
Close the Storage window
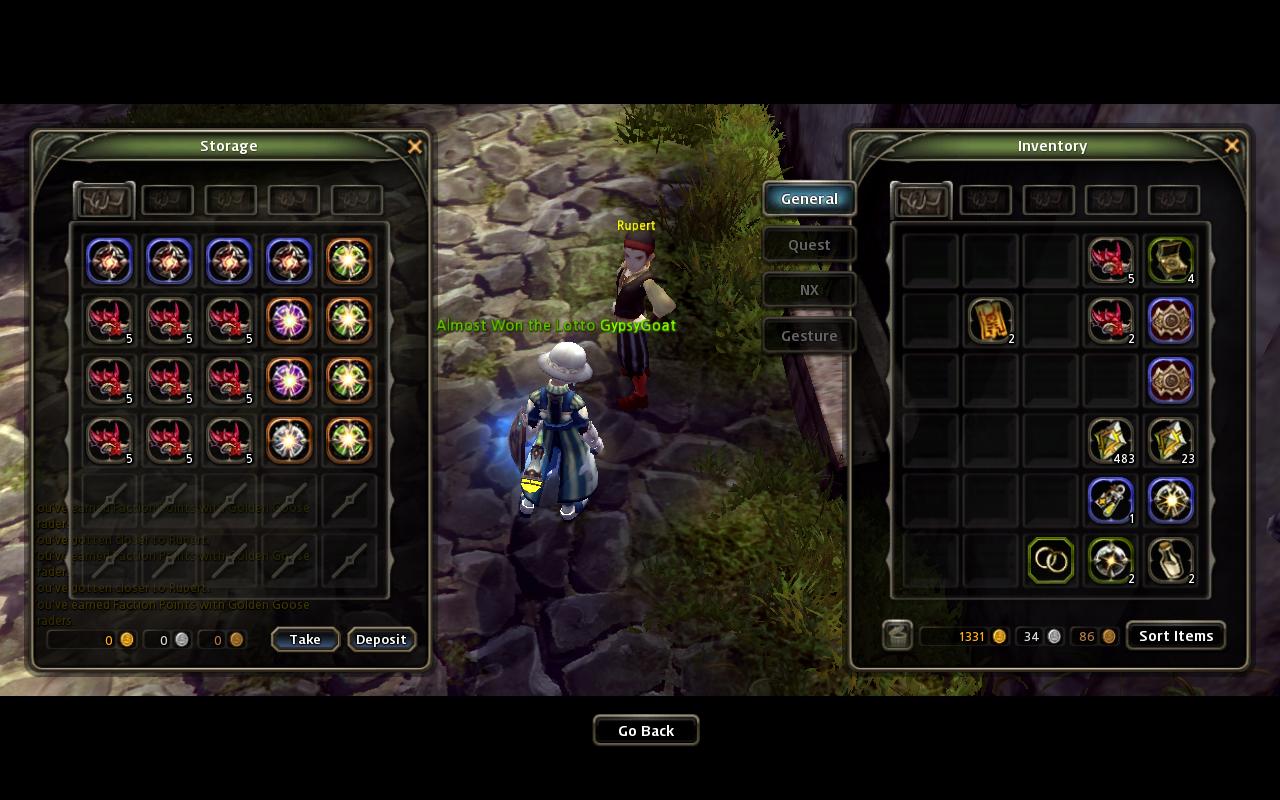pyautogui.click(x=415, y=147)
